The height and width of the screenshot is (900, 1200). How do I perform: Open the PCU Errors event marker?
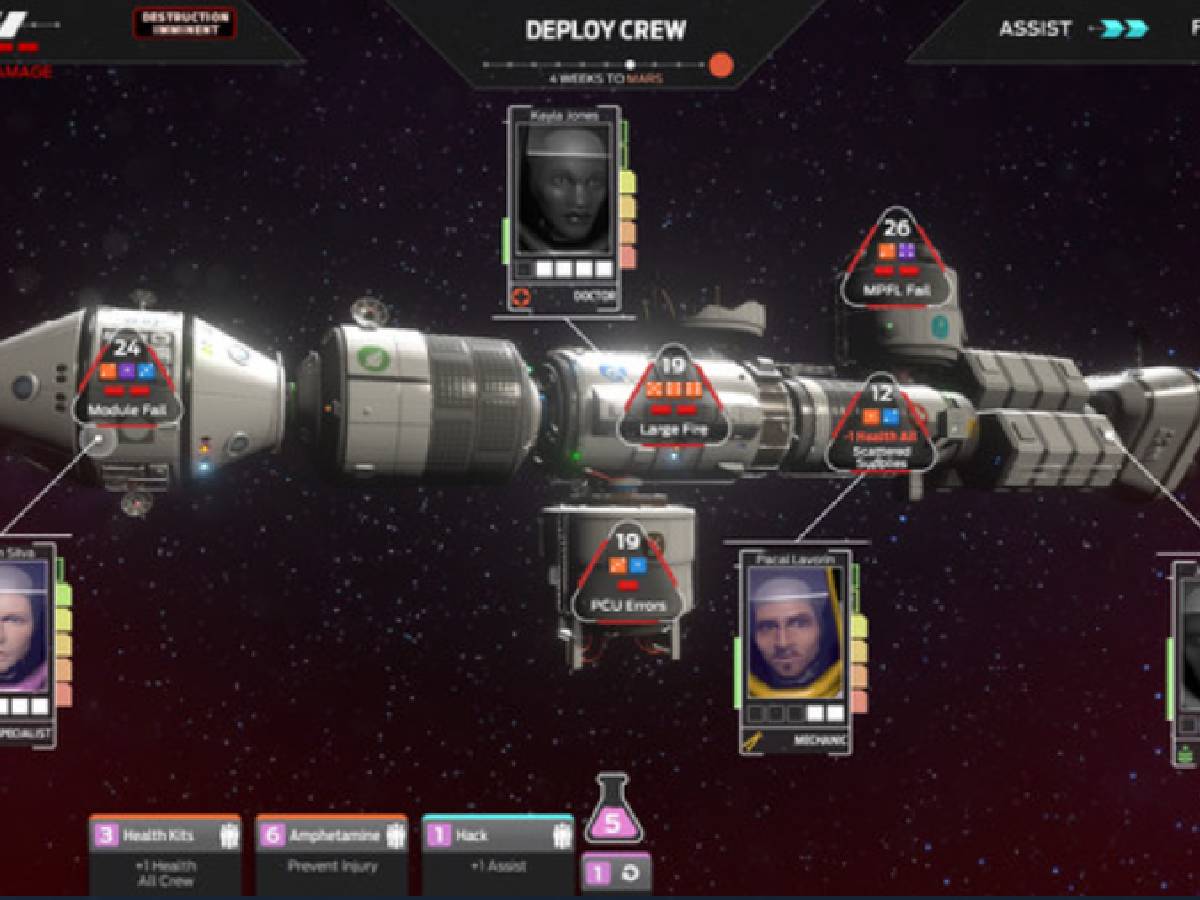[x=627, y=573]
